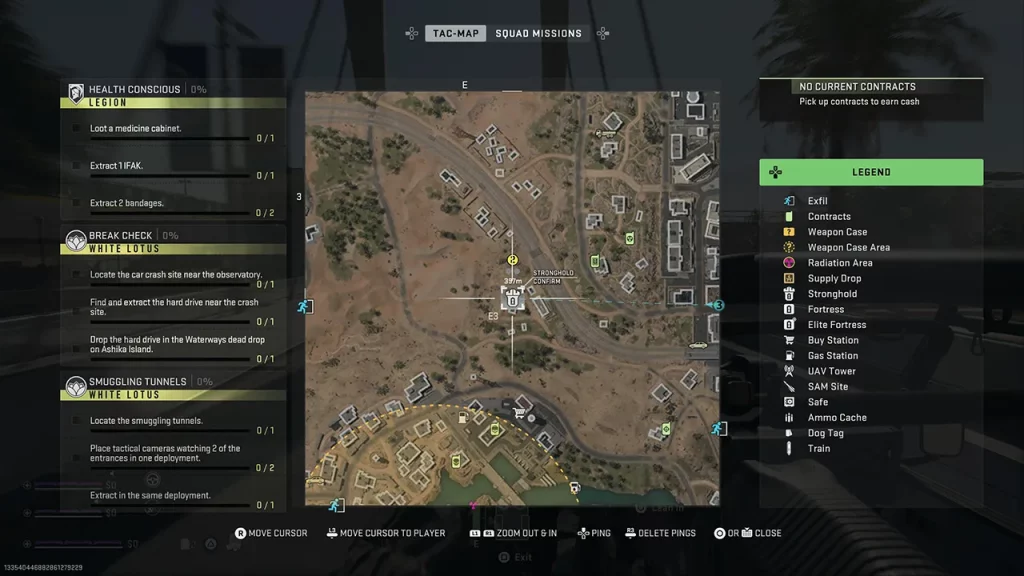Select Contracts in the legend

[x=829, y=216]
